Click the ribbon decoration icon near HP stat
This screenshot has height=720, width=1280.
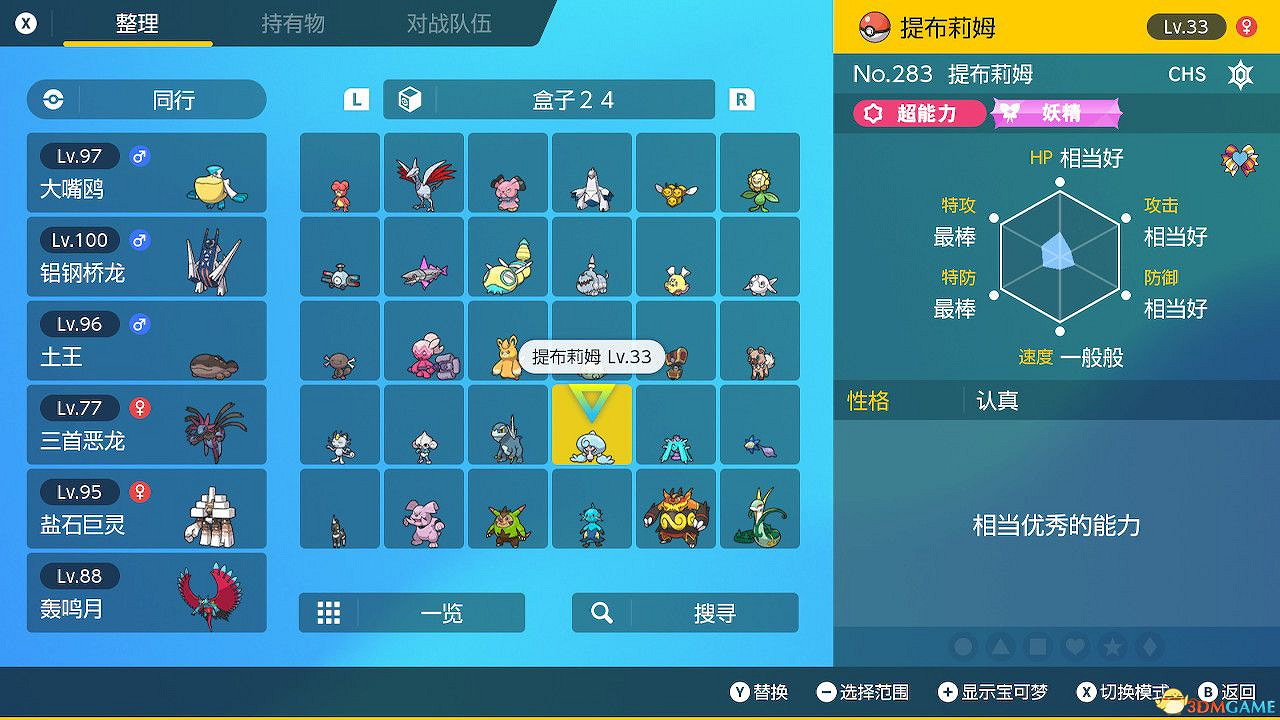pos(1240,158)
